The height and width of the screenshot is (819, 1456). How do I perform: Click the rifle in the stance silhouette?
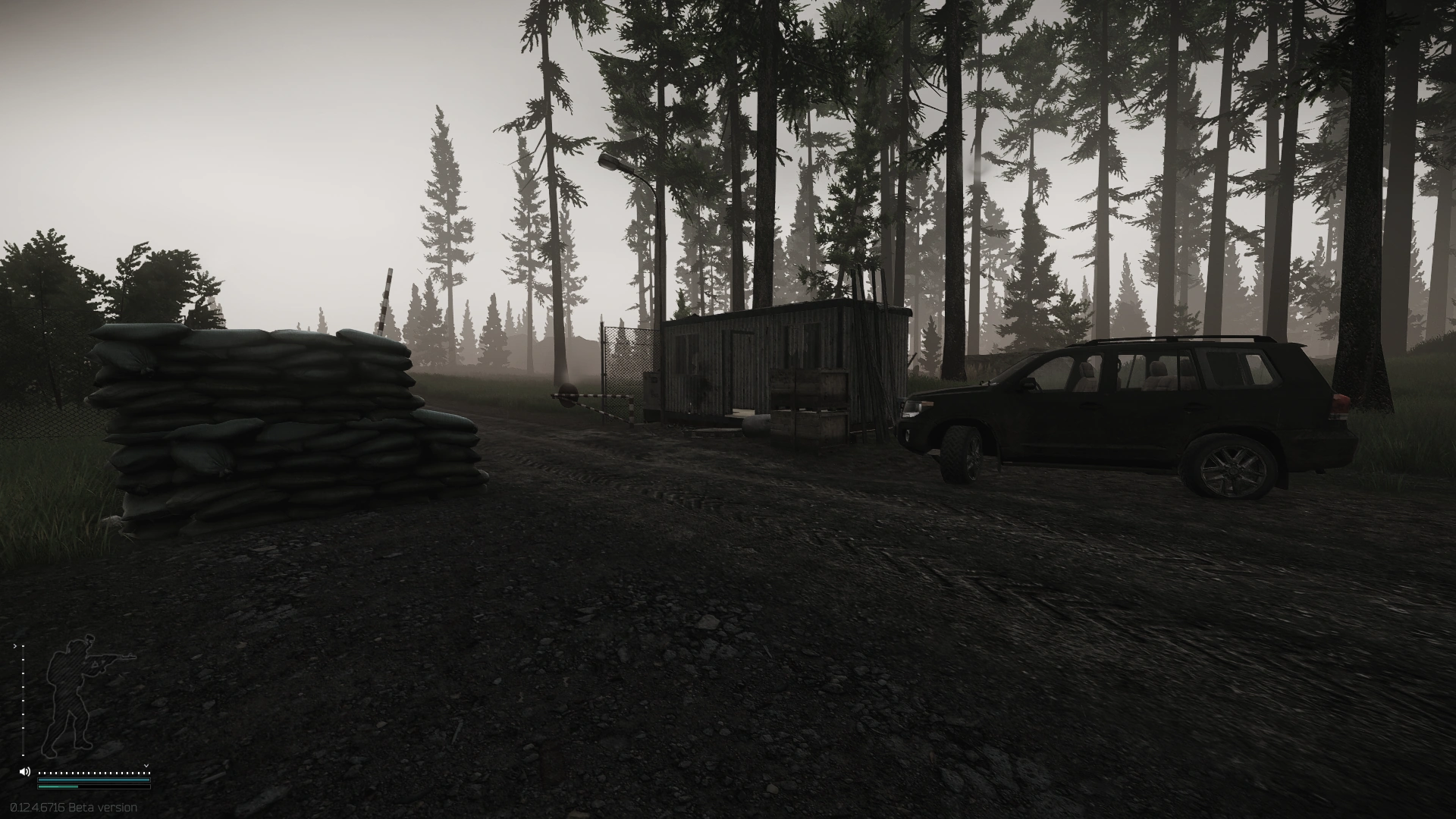pos(114,657)
